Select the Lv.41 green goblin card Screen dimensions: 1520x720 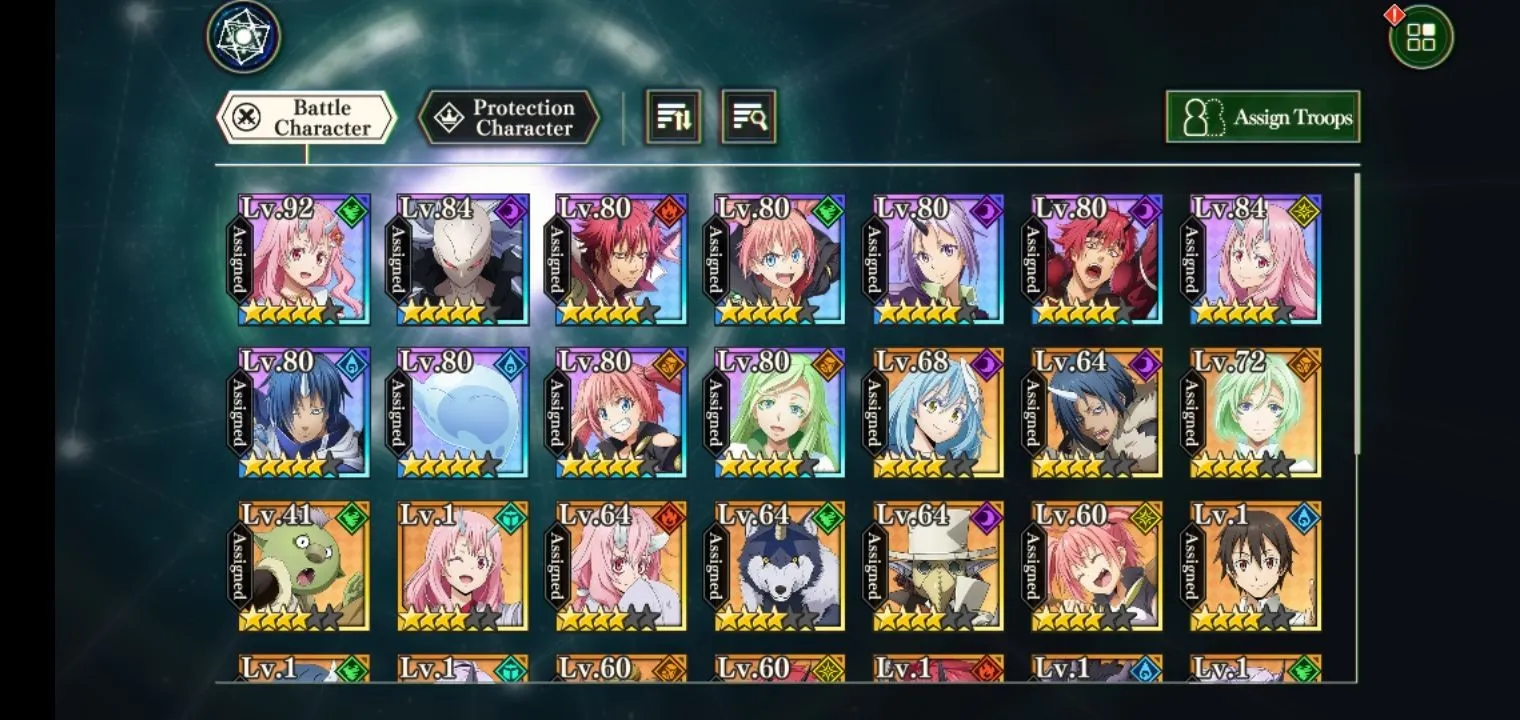(304, 566)
